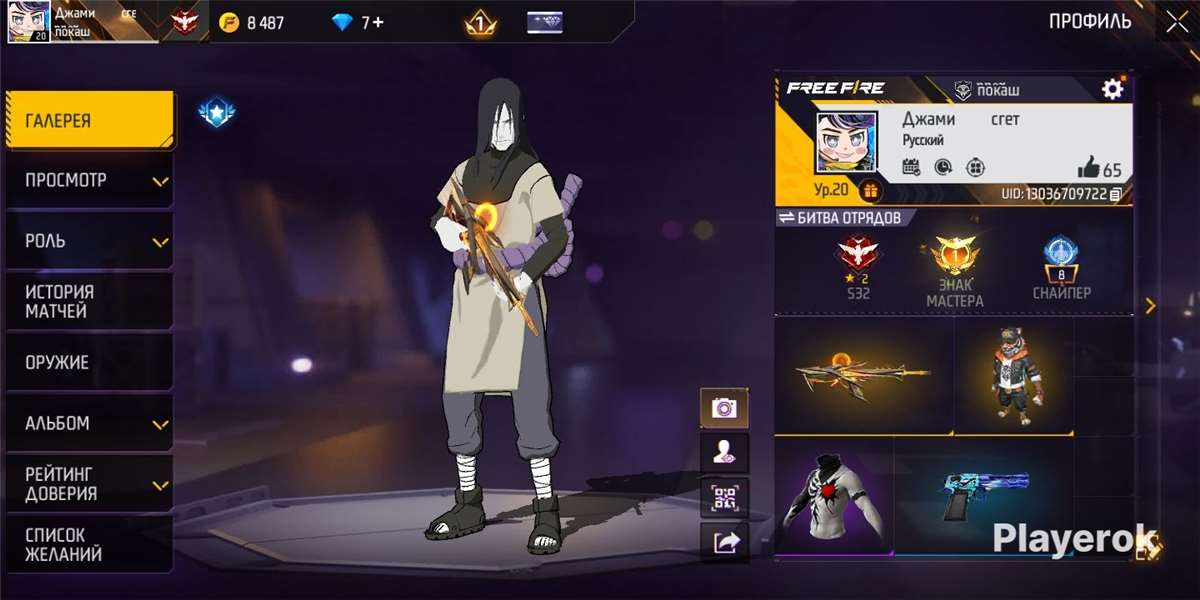Image resolution: width=1200 pixels, height=600 pixels.
Task: Open Рейтинг доверия trust rating
Action: 88,484
